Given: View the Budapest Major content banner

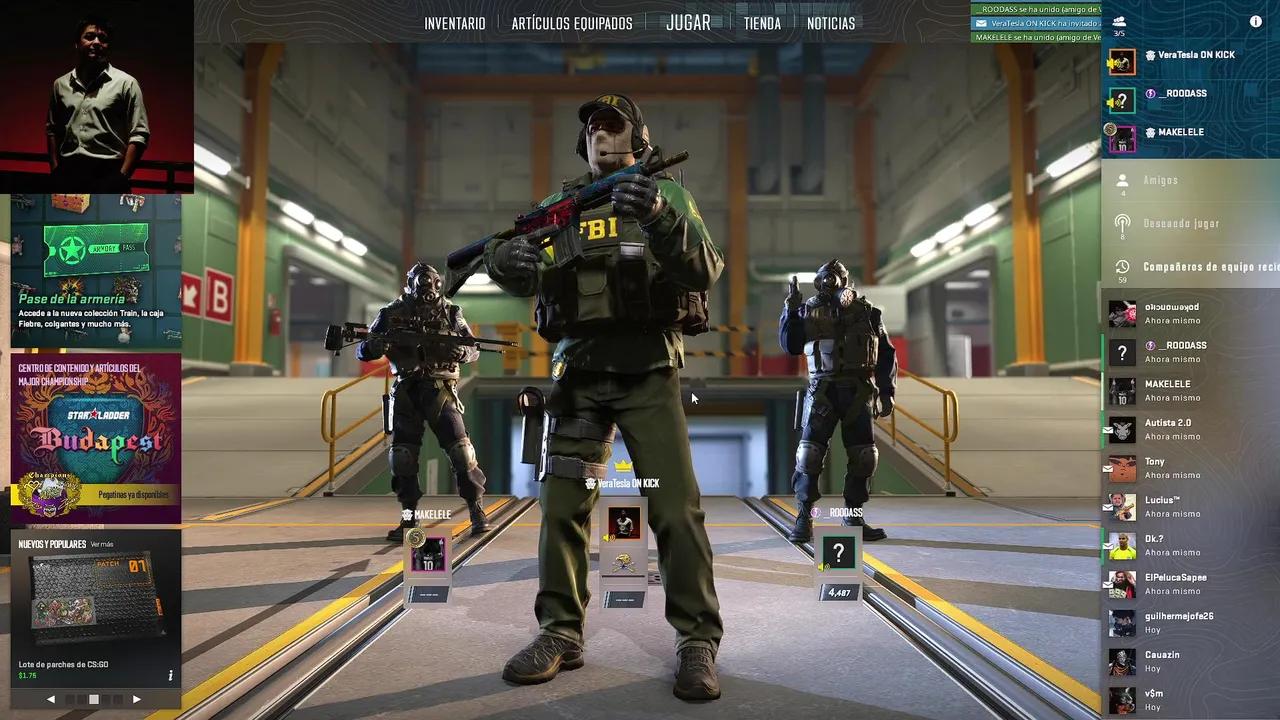Looking at the screenshot, I should click(x=96, y=438).
